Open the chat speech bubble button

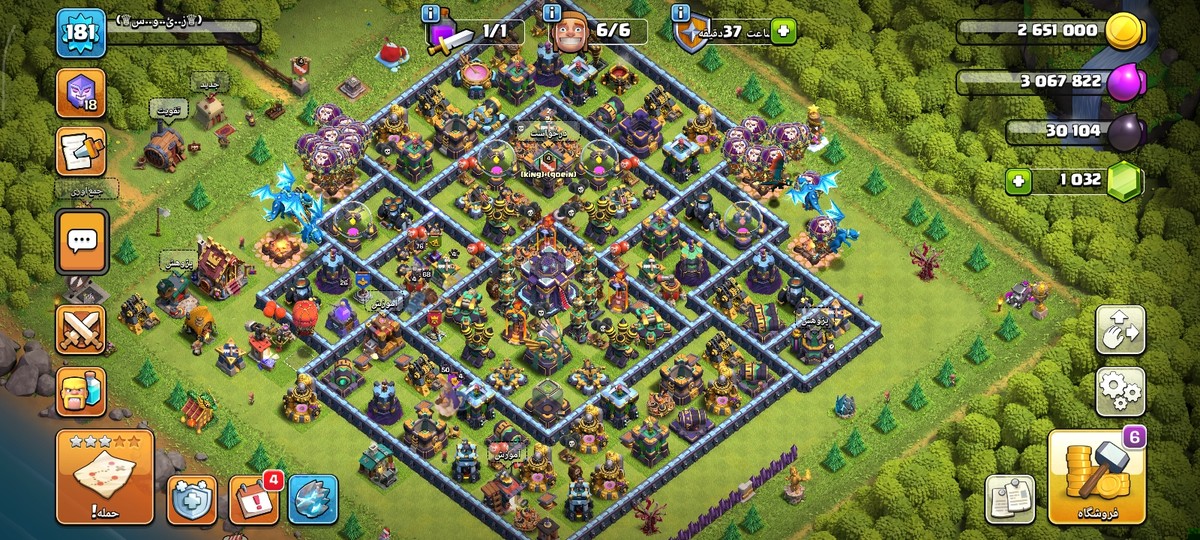(81, 241)
